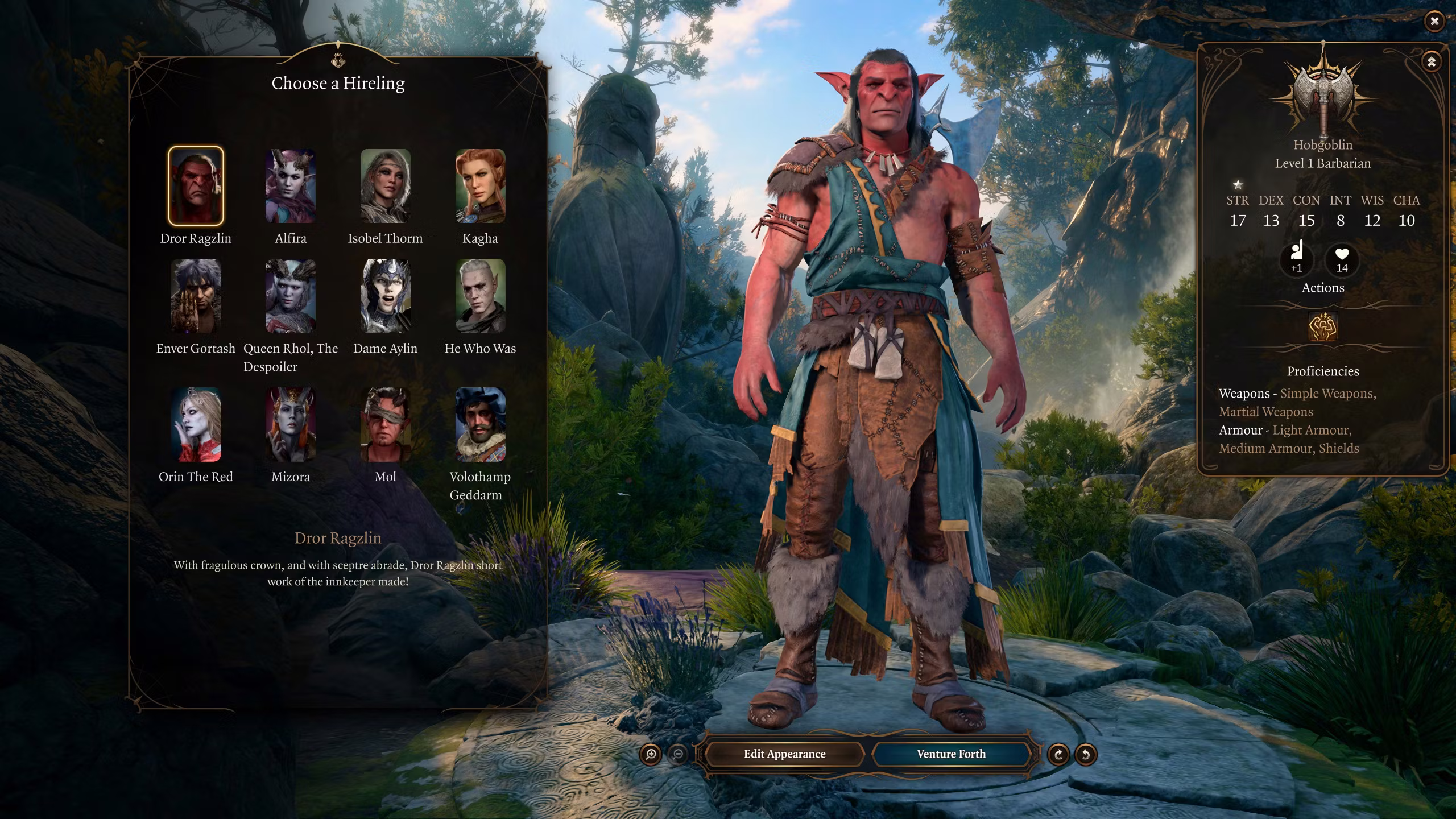Confirm with the Venture Forth button

(951, 754)
